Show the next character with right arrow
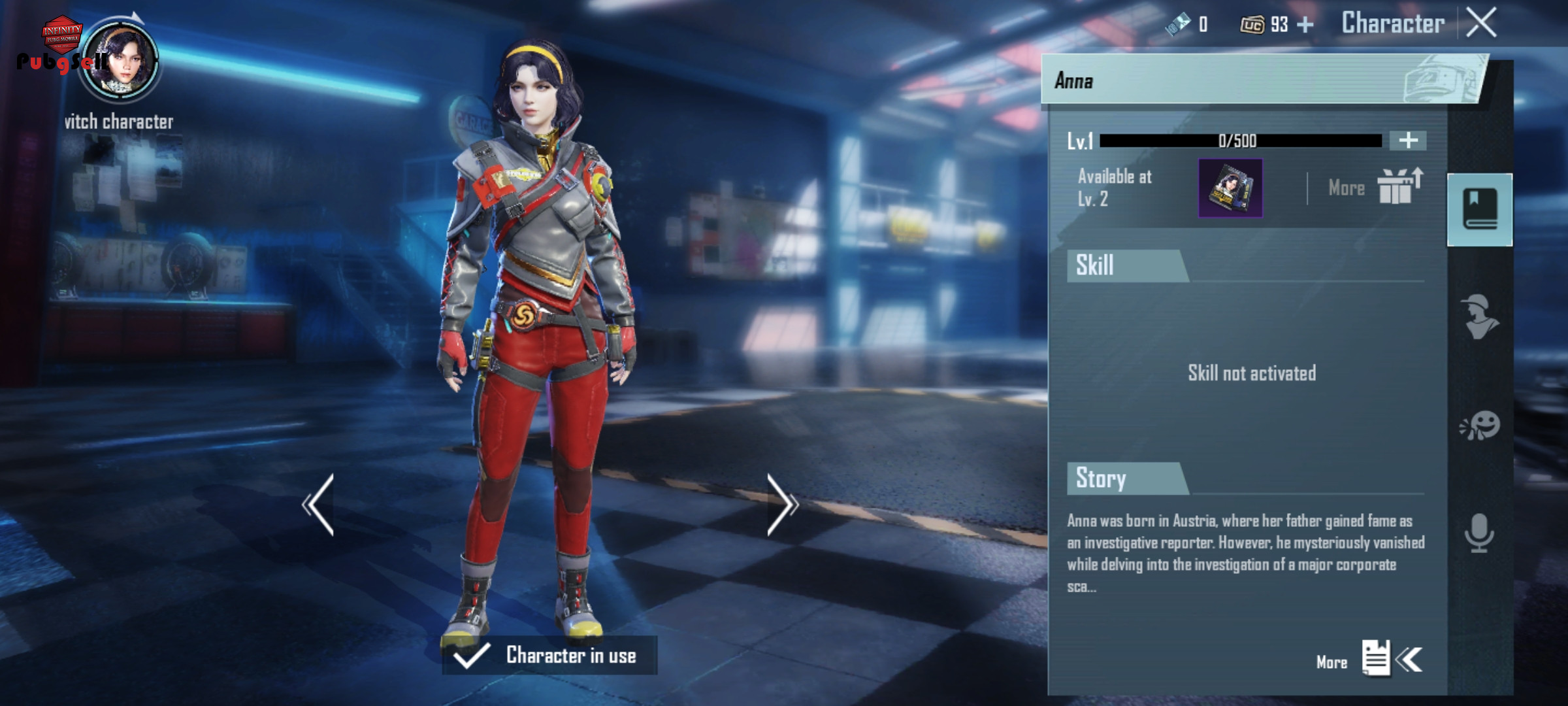The image size is (1568, 706). point(781,505)
